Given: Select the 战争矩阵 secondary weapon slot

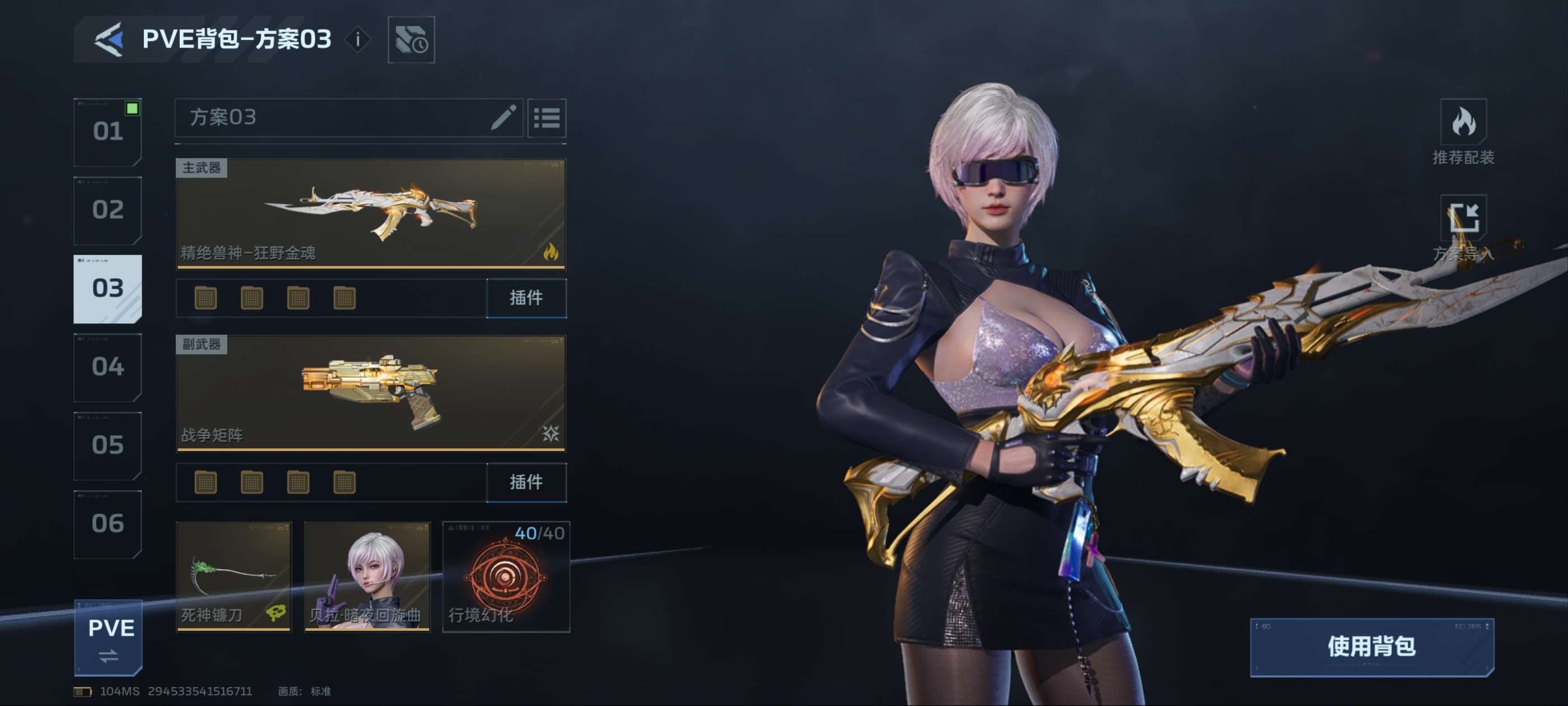Looking at the screenshot, I should click(371, 393).
